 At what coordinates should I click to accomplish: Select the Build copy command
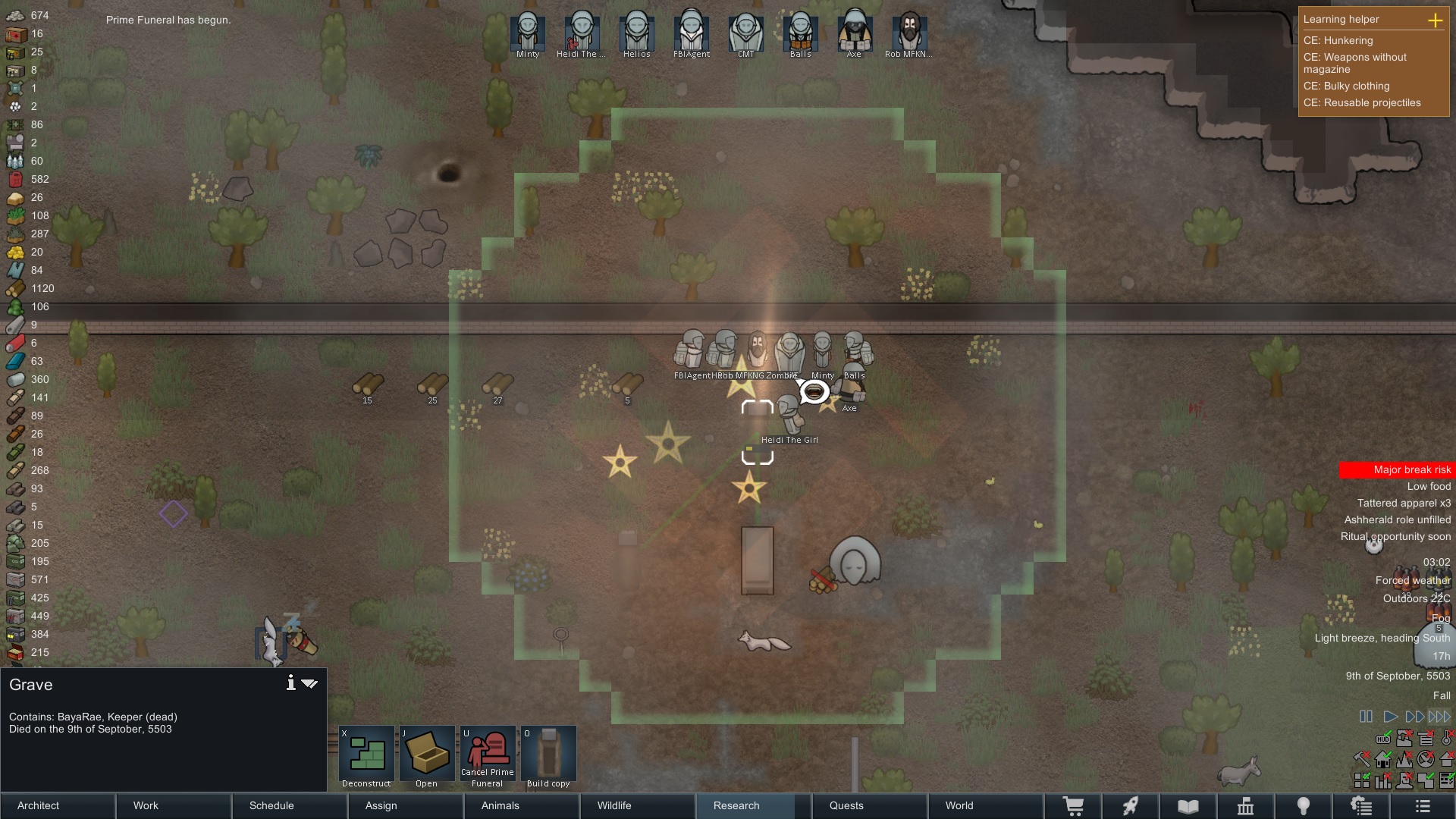tap(548, 757)
